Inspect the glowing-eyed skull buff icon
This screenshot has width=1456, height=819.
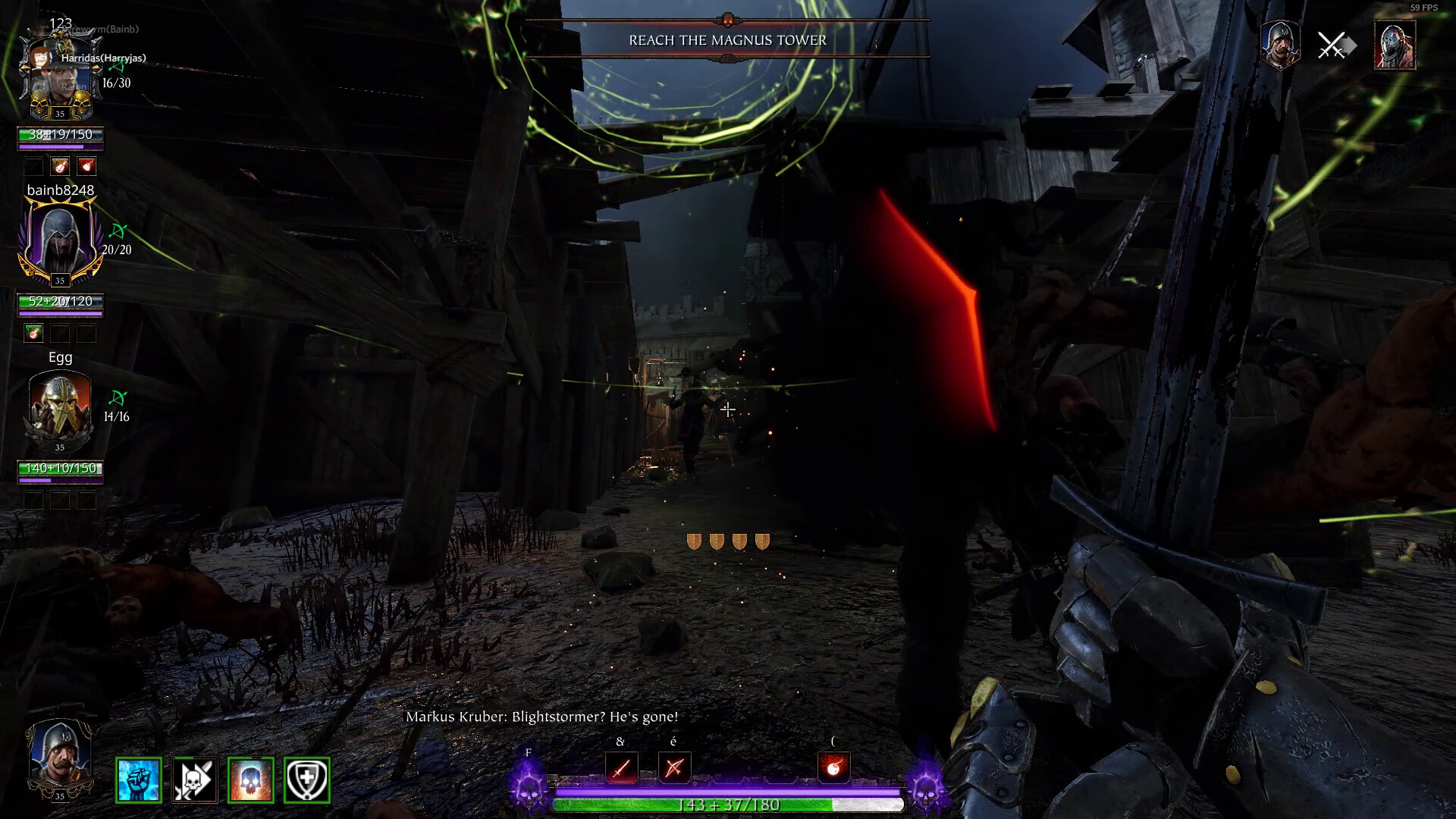coord(250,780)
